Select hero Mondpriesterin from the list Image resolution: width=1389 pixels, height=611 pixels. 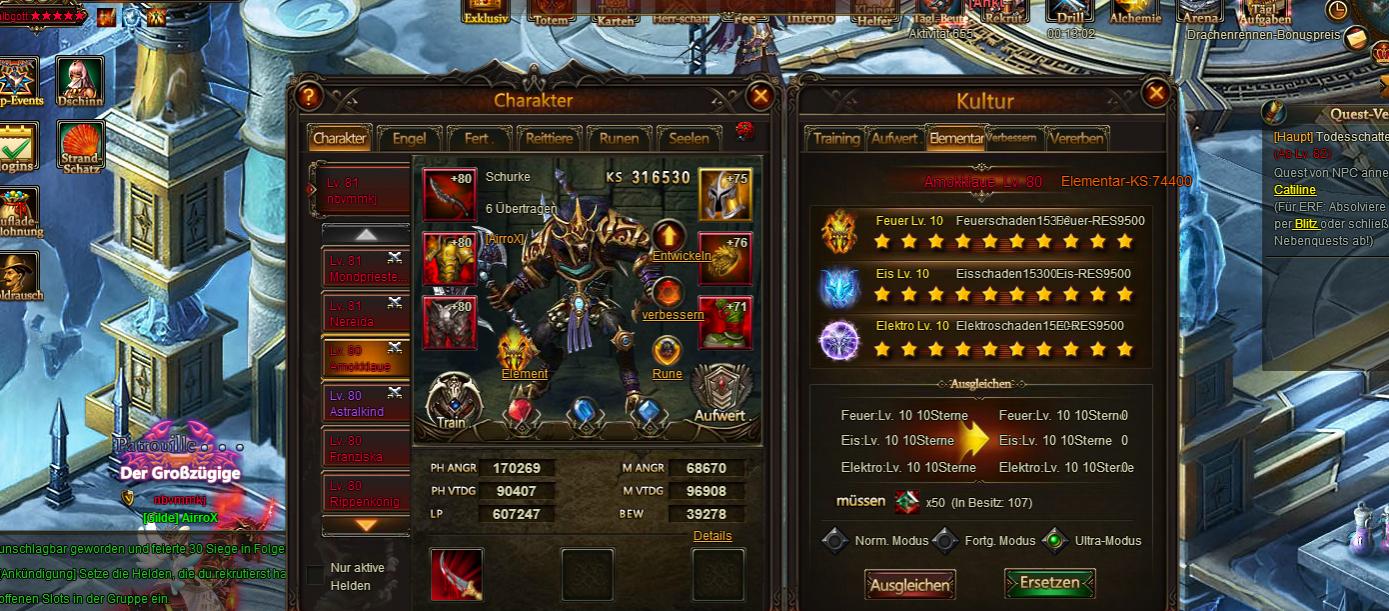click(x=366, y=268)
